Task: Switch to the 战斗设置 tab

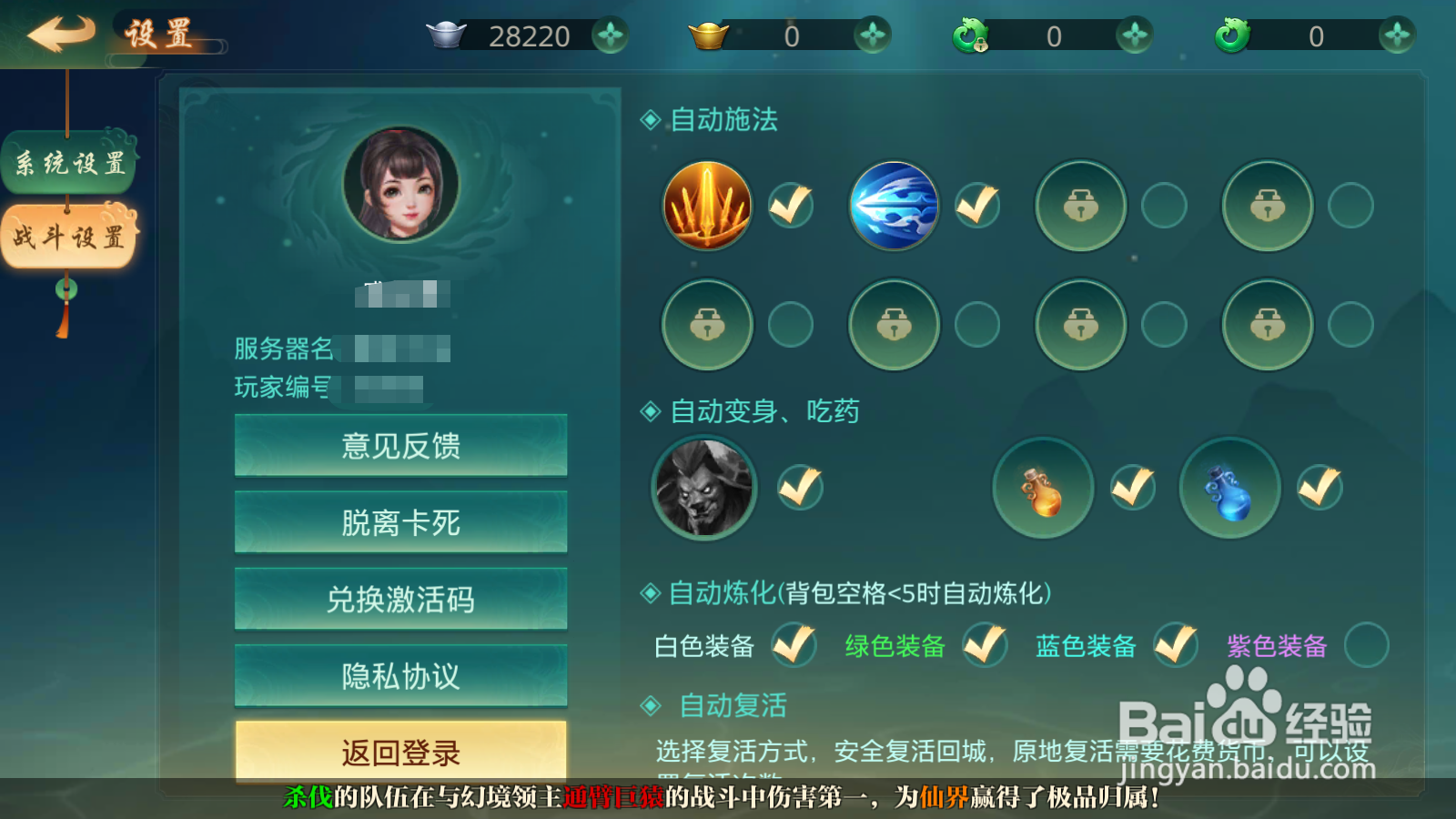Action: pos(68,235)
